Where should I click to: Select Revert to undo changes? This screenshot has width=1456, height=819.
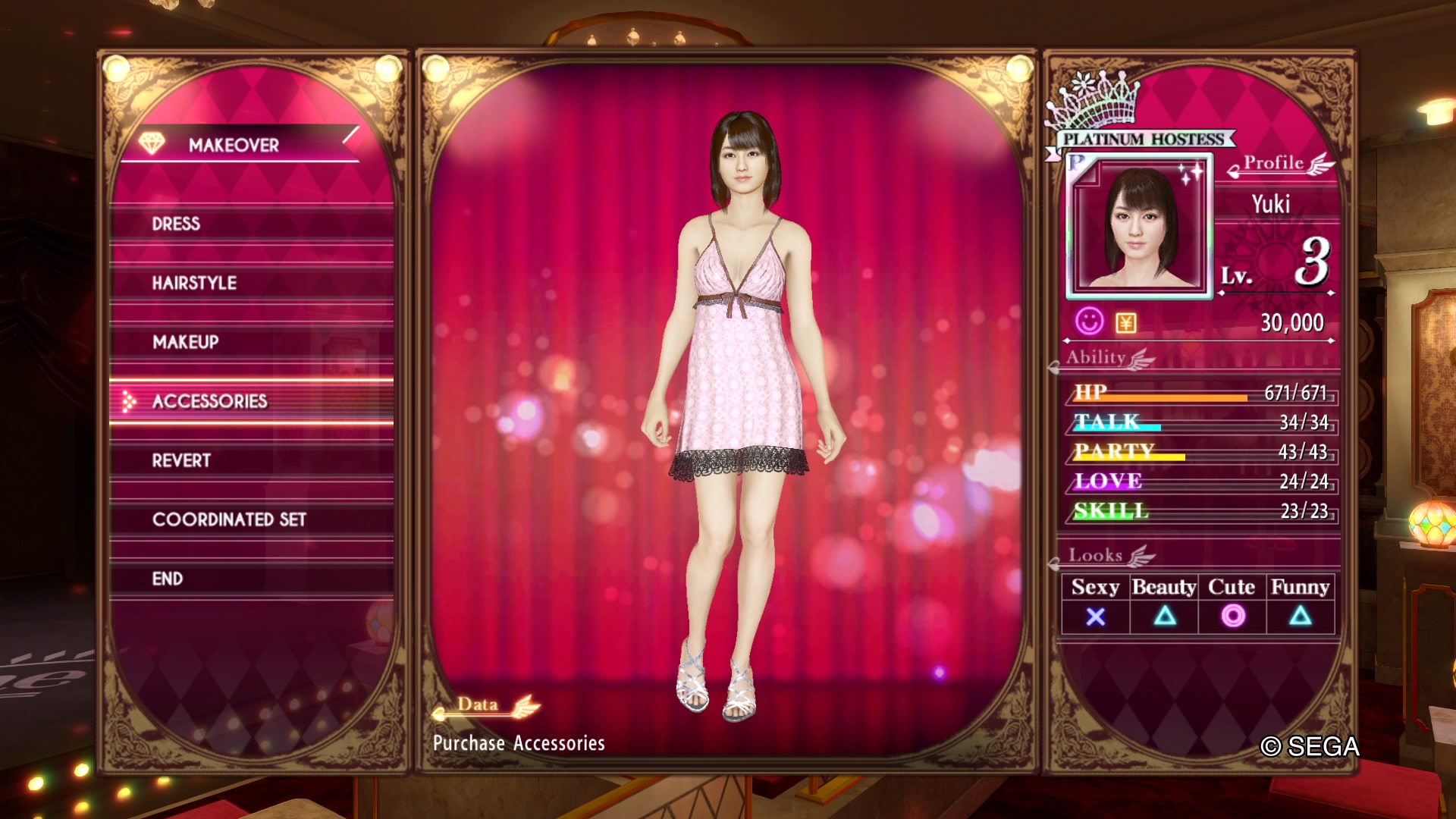coord(181,460)
